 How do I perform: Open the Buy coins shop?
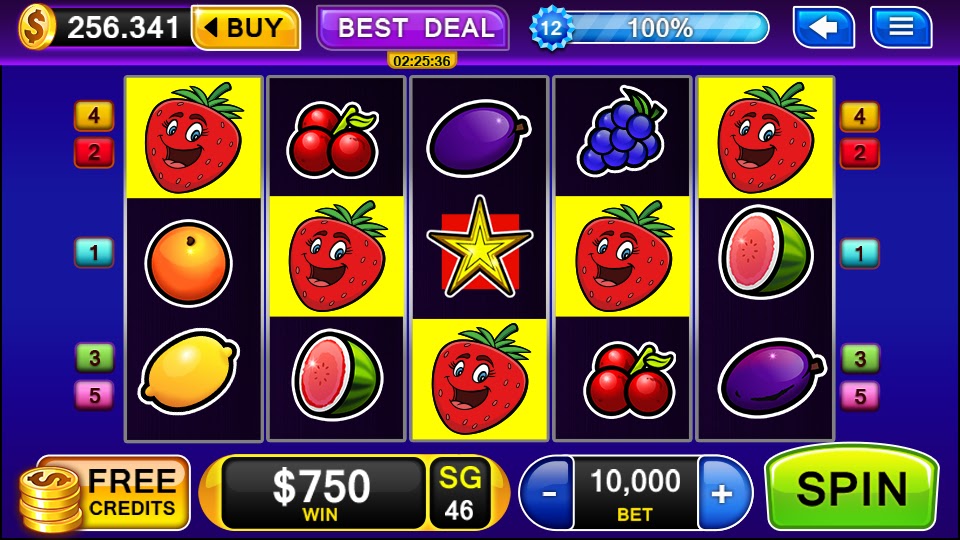[246, 28]
